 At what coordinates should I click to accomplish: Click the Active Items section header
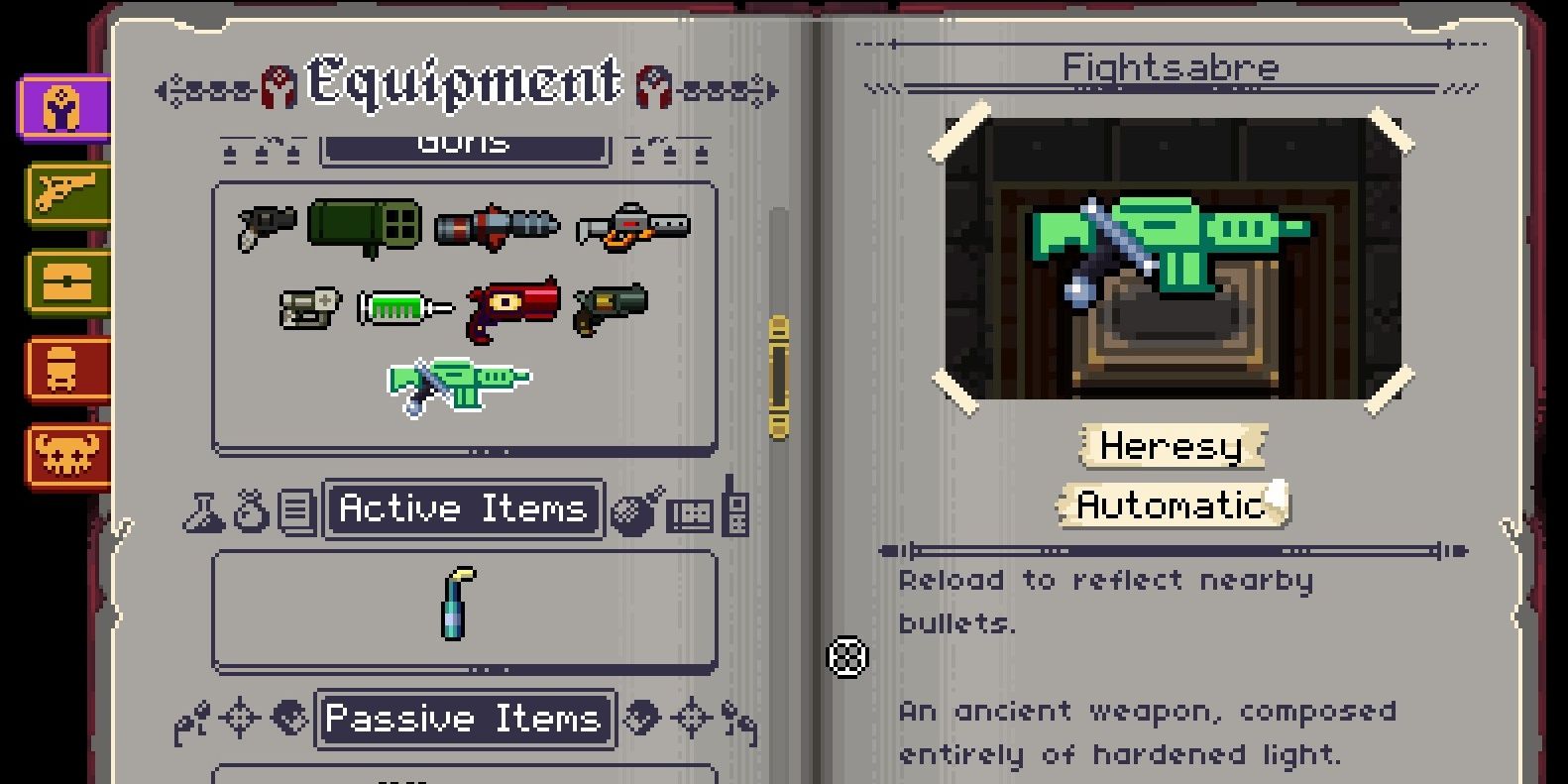coord(463,509)
